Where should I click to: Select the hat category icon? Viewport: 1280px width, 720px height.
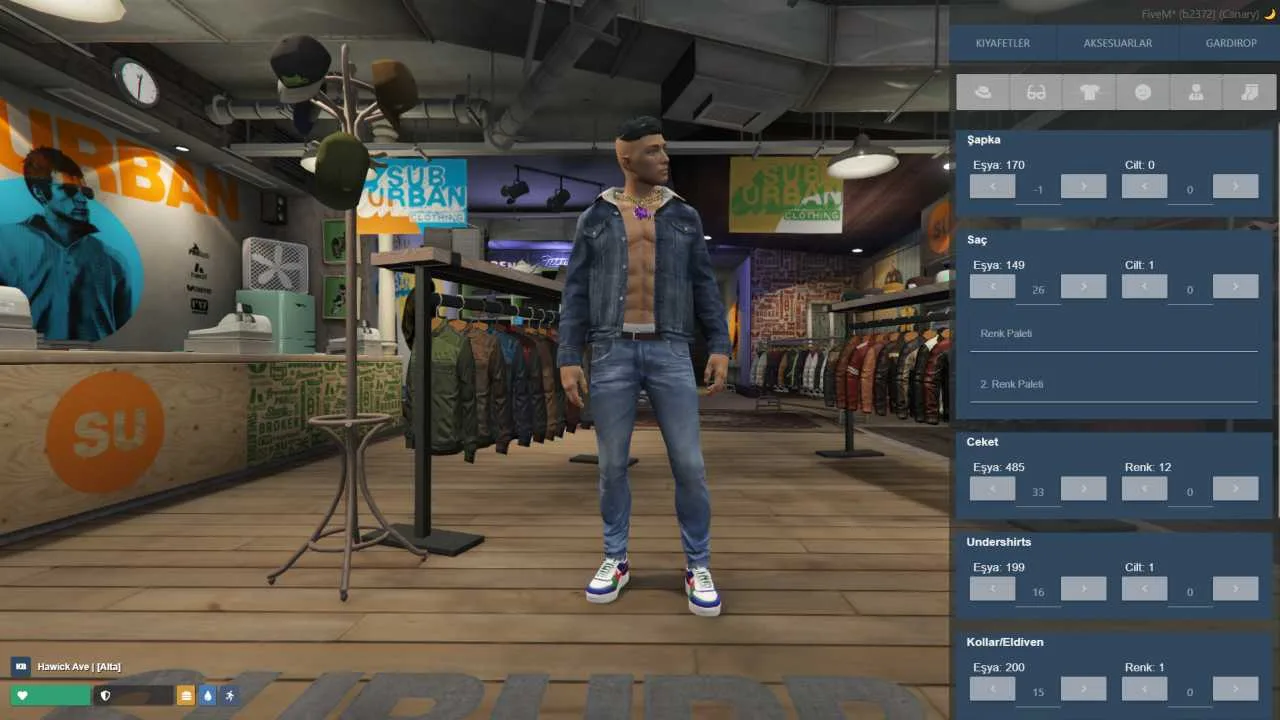click(x=982, y=92)
